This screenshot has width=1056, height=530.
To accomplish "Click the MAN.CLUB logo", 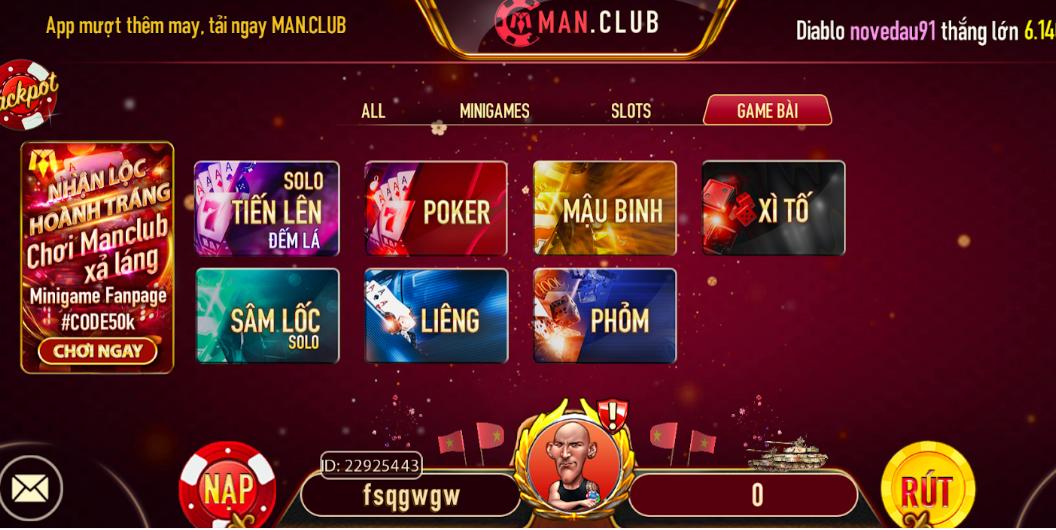I will (x=578, y=23).
